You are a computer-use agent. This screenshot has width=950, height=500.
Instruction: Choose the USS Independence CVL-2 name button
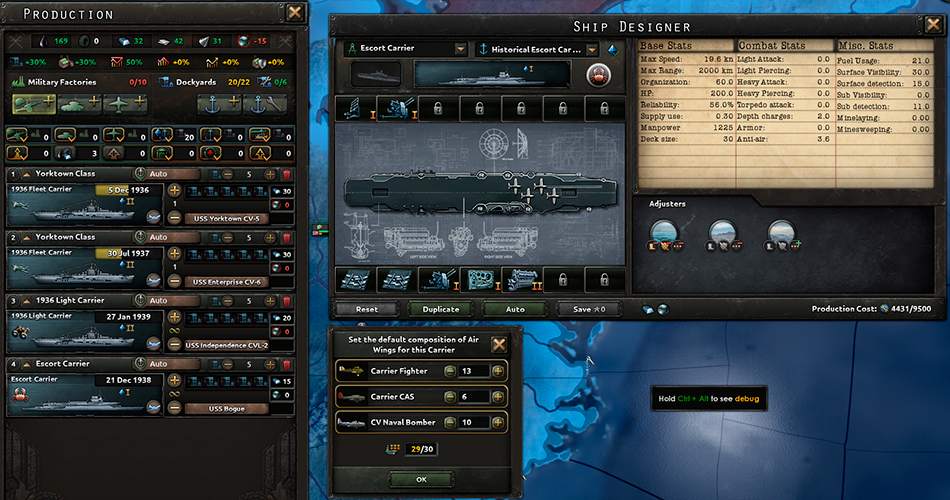pos(227,345)
